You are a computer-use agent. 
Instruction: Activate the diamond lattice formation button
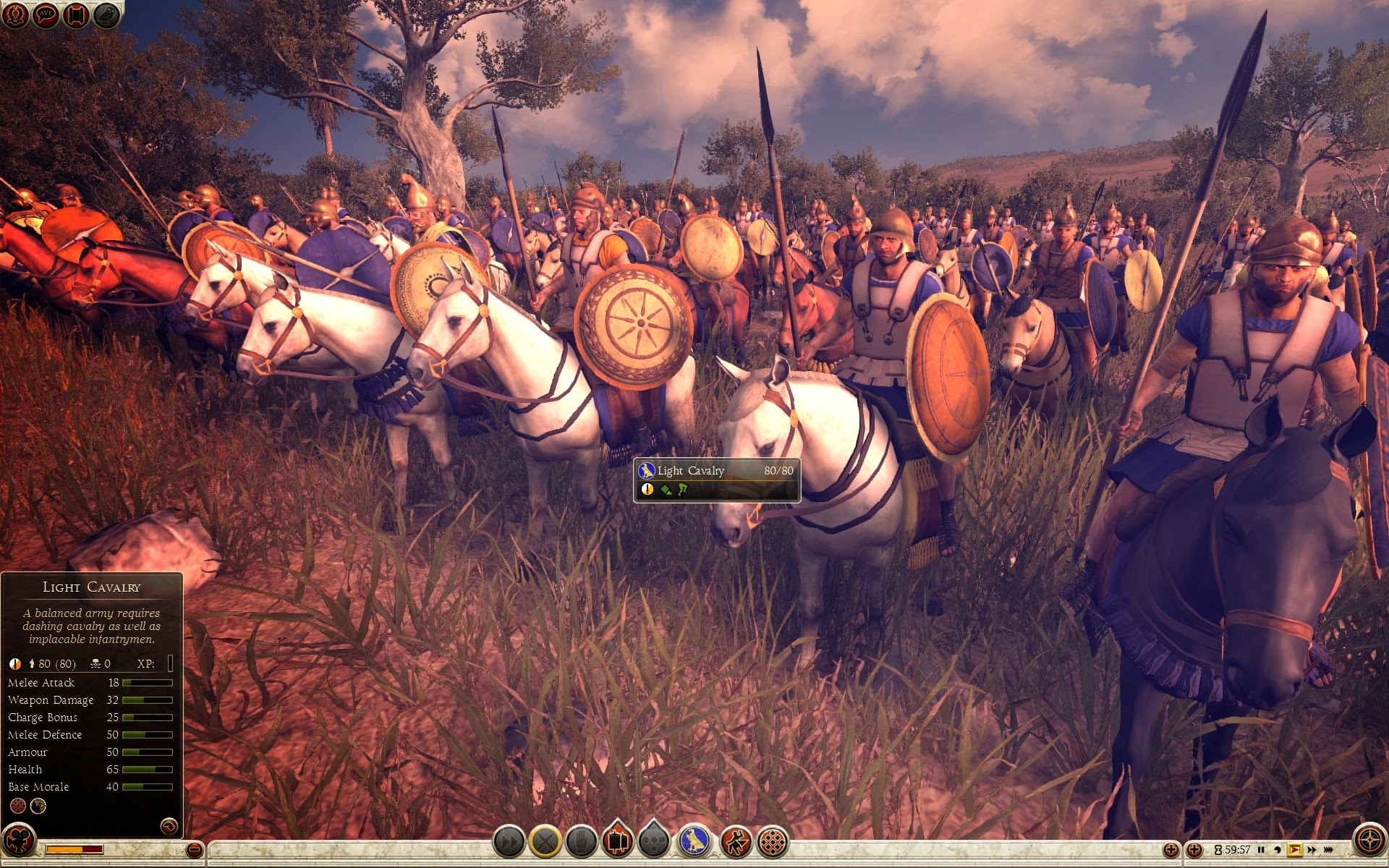tap(773, 842)
